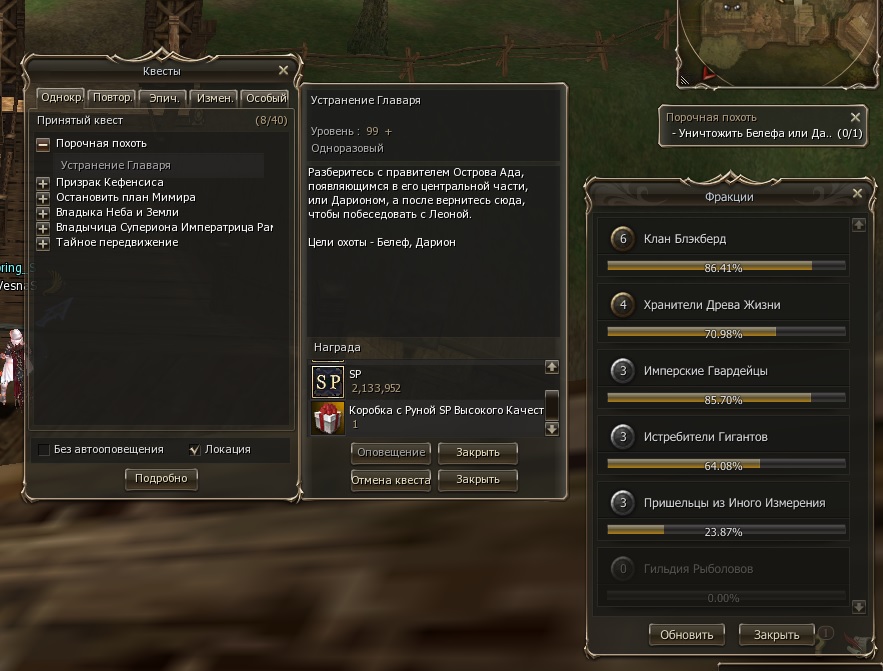Expand the Призрак Кефенсиса quest
Screen dimensions: 883x671
point(43,183)
